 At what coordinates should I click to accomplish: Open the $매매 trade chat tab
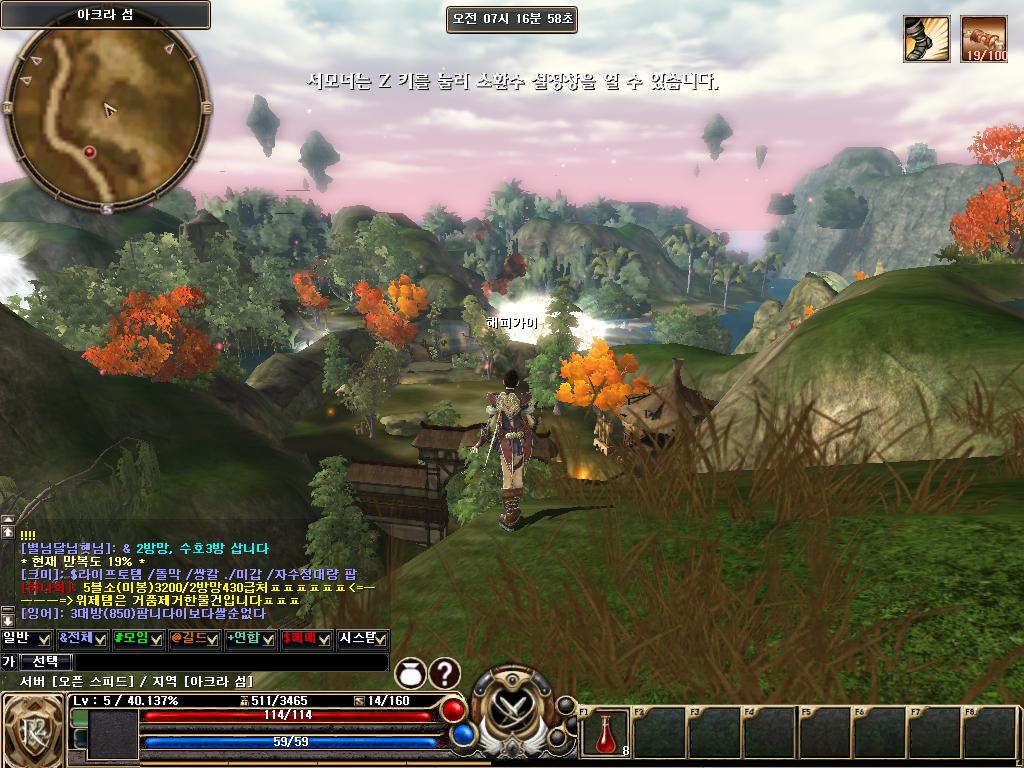(306, 638)
